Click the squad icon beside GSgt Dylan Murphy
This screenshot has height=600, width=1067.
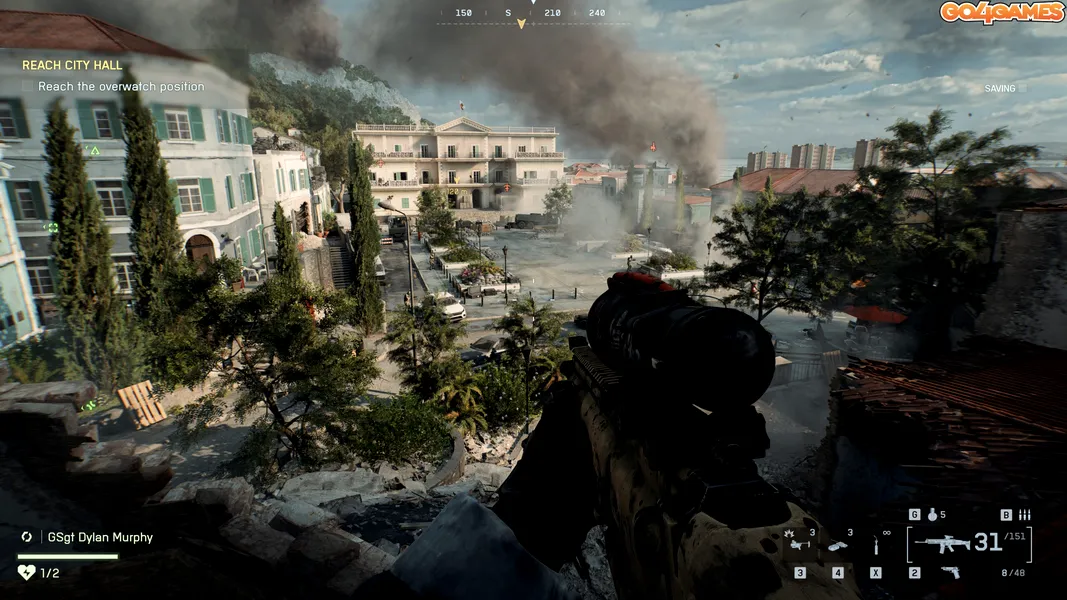(26, 537)
